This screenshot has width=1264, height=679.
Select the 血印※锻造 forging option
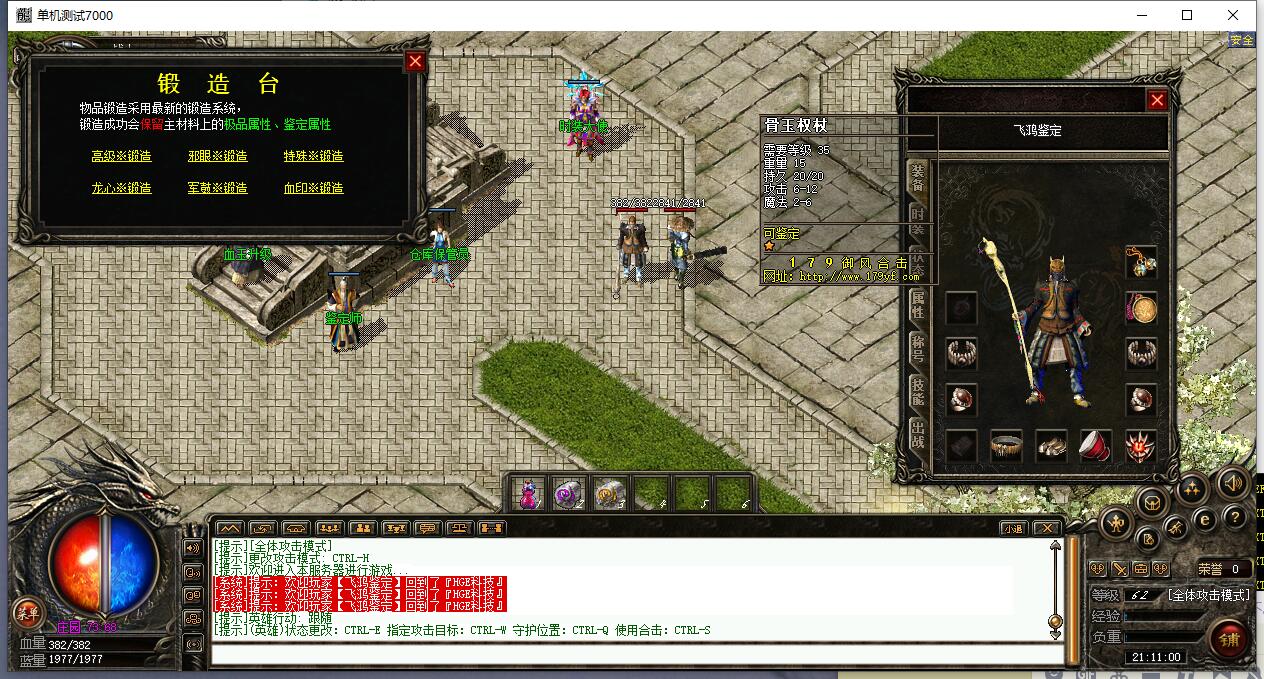click(x=313, y=188)
